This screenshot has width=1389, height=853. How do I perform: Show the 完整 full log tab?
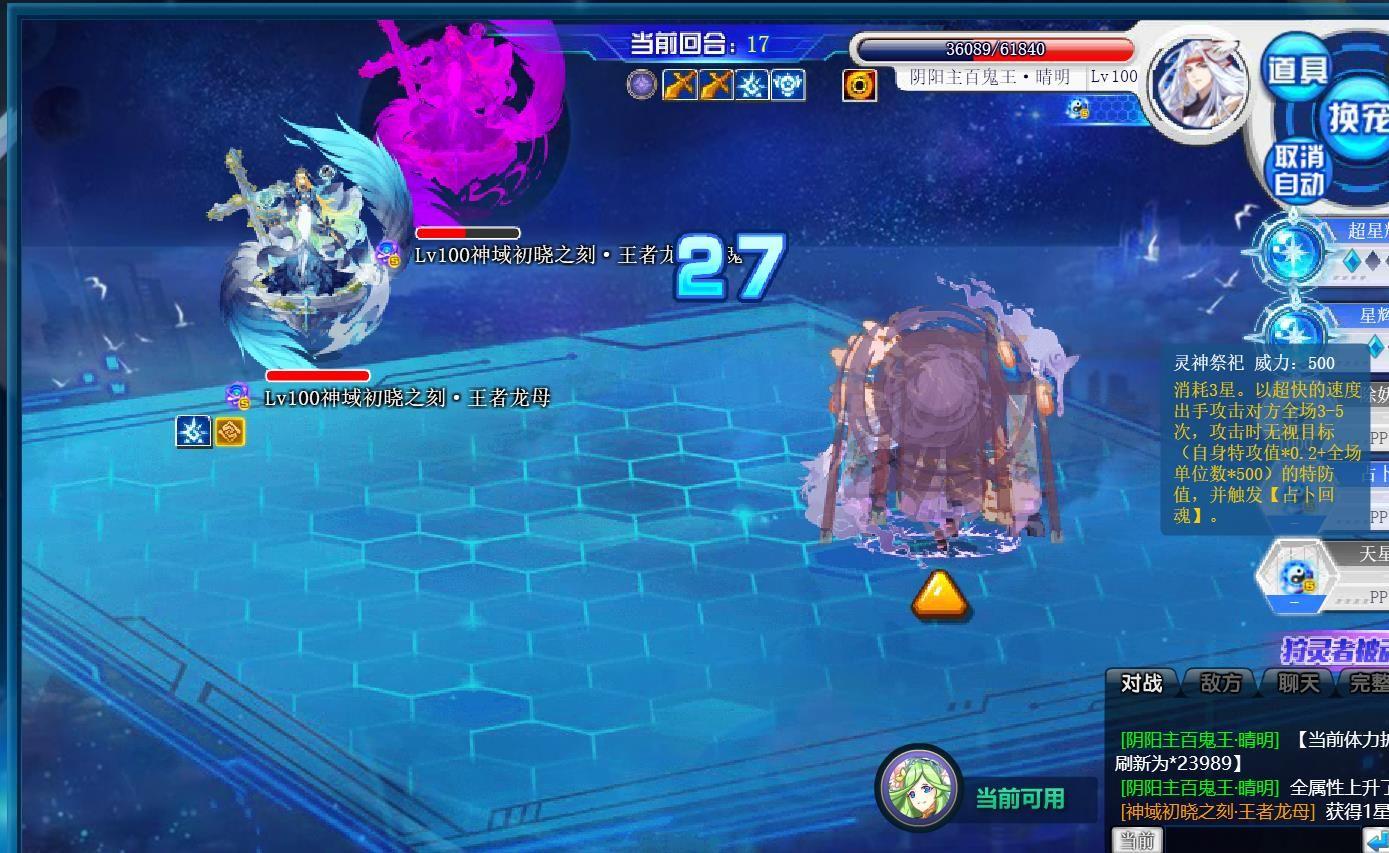[x=1368, y=683]
